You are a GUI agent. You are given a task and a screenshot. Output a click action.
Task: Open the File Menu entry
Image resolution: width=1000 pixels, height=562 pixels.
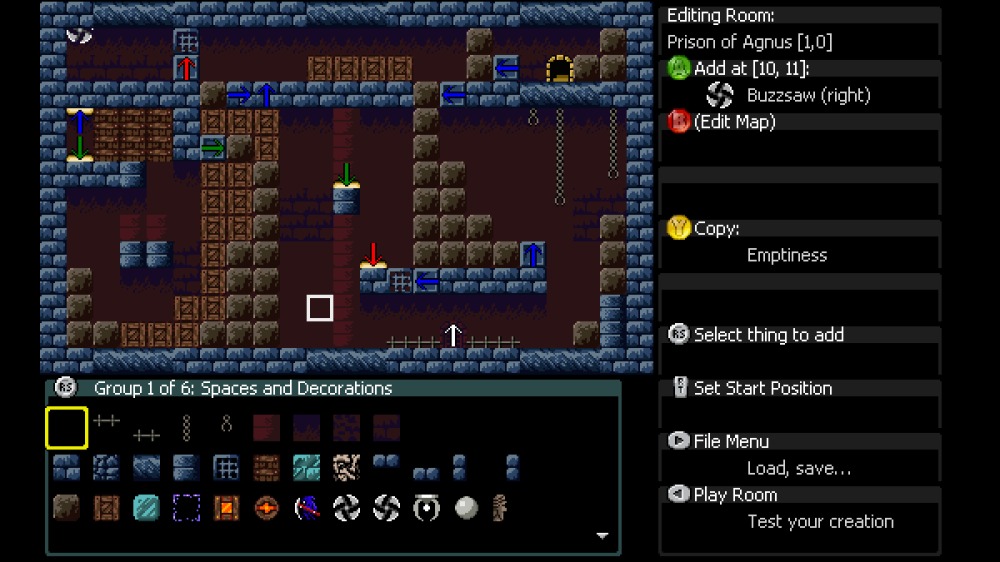(x=731, y=441)
